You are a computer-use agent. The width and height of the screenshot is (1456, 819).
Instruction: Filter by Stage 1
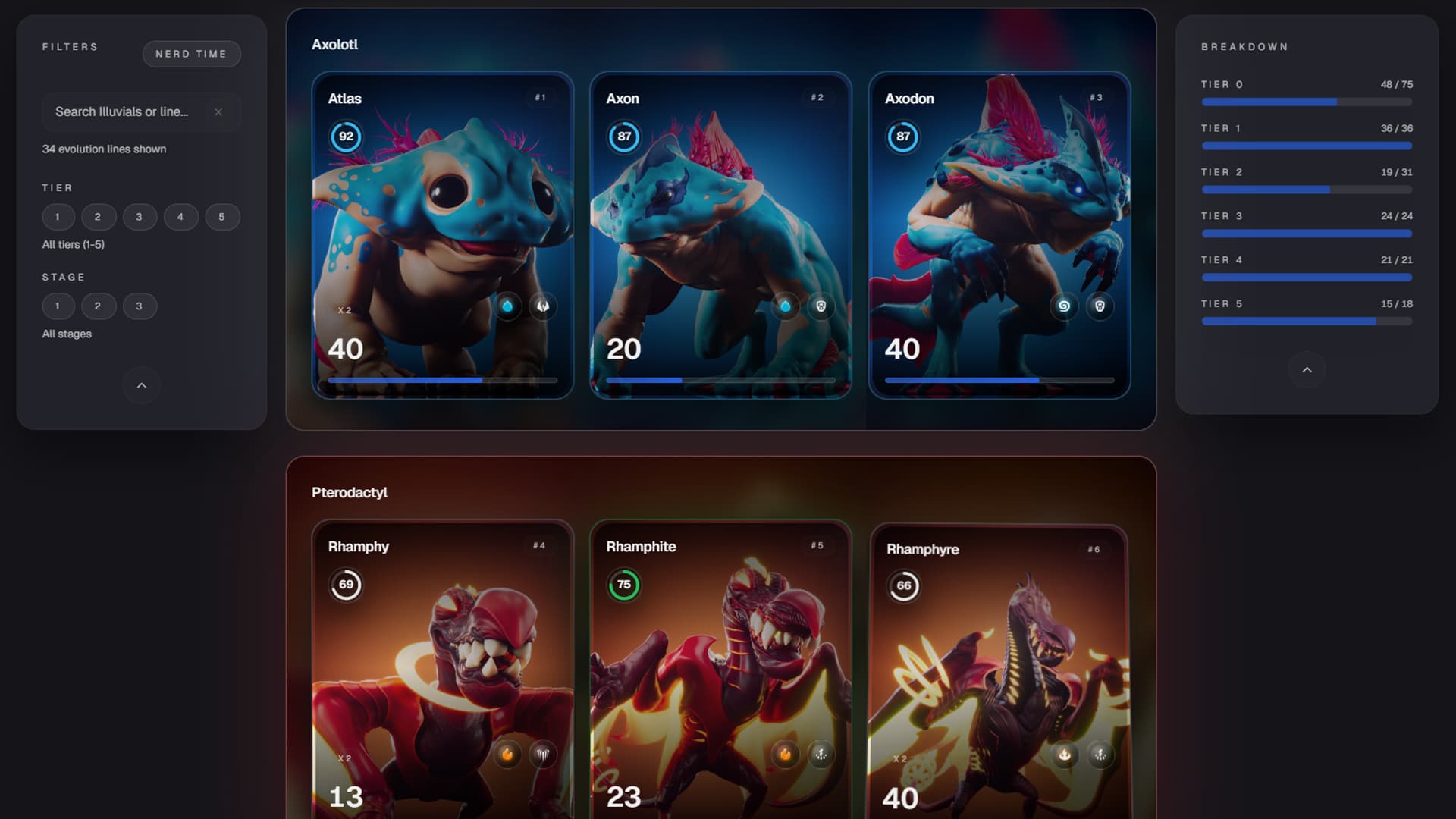point(58,306)
